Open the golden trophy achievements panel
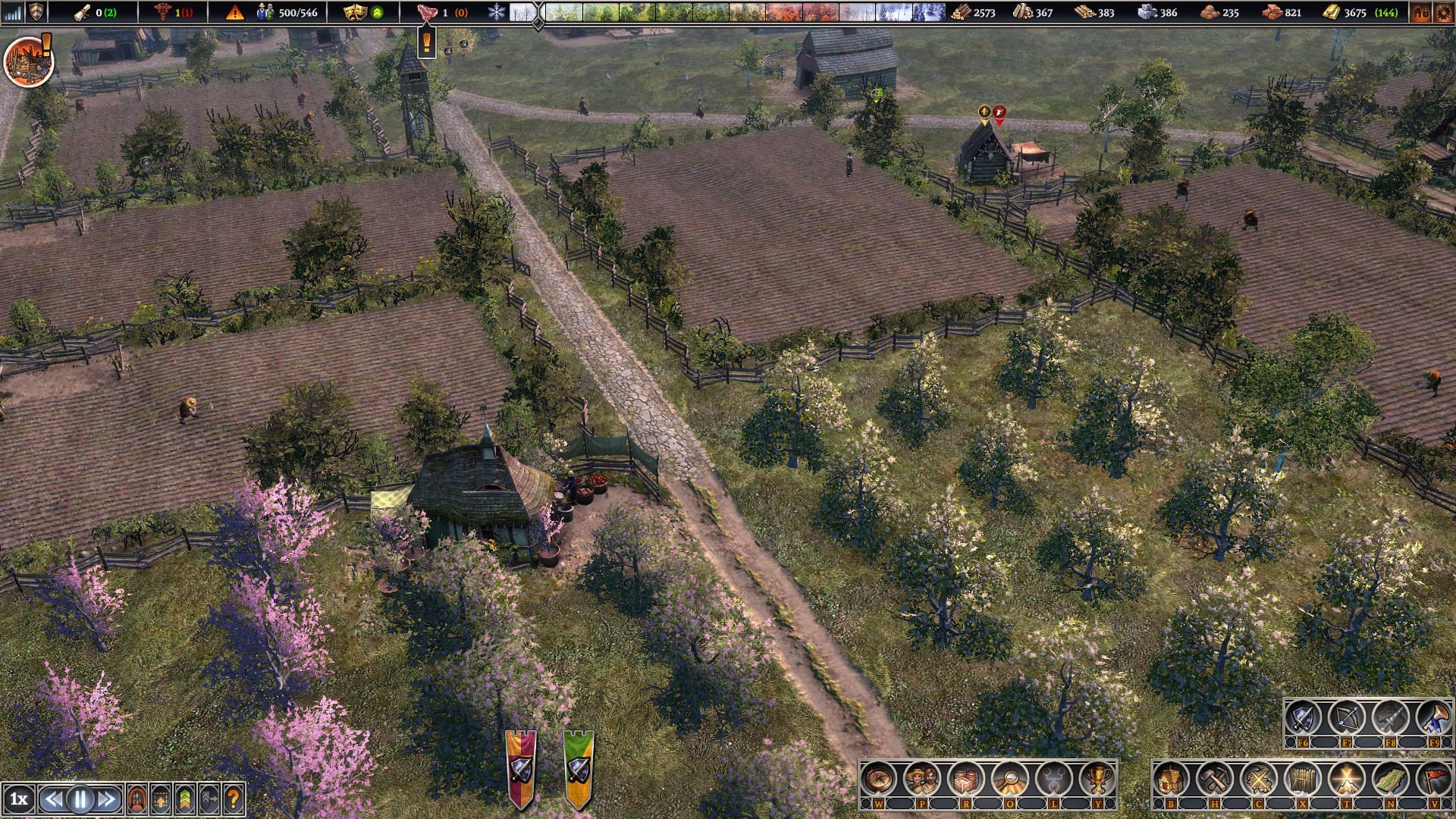 click(1097, 778)
